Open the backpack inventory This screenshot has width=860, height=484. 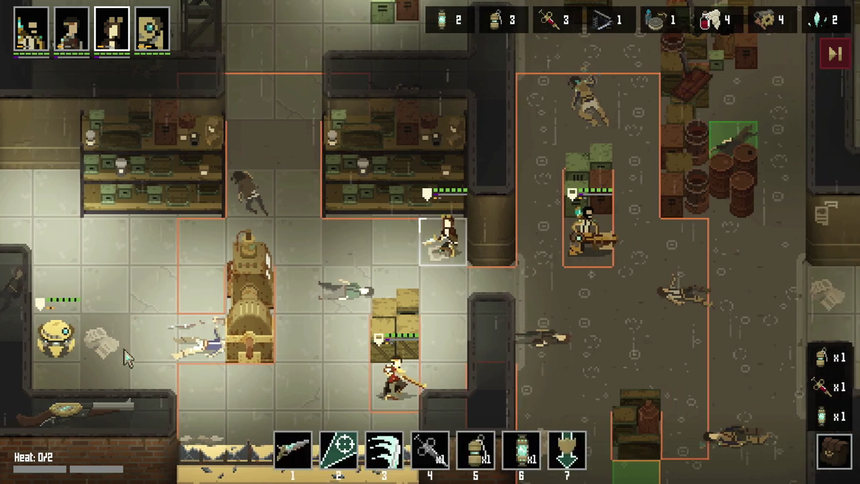[832, 451]
